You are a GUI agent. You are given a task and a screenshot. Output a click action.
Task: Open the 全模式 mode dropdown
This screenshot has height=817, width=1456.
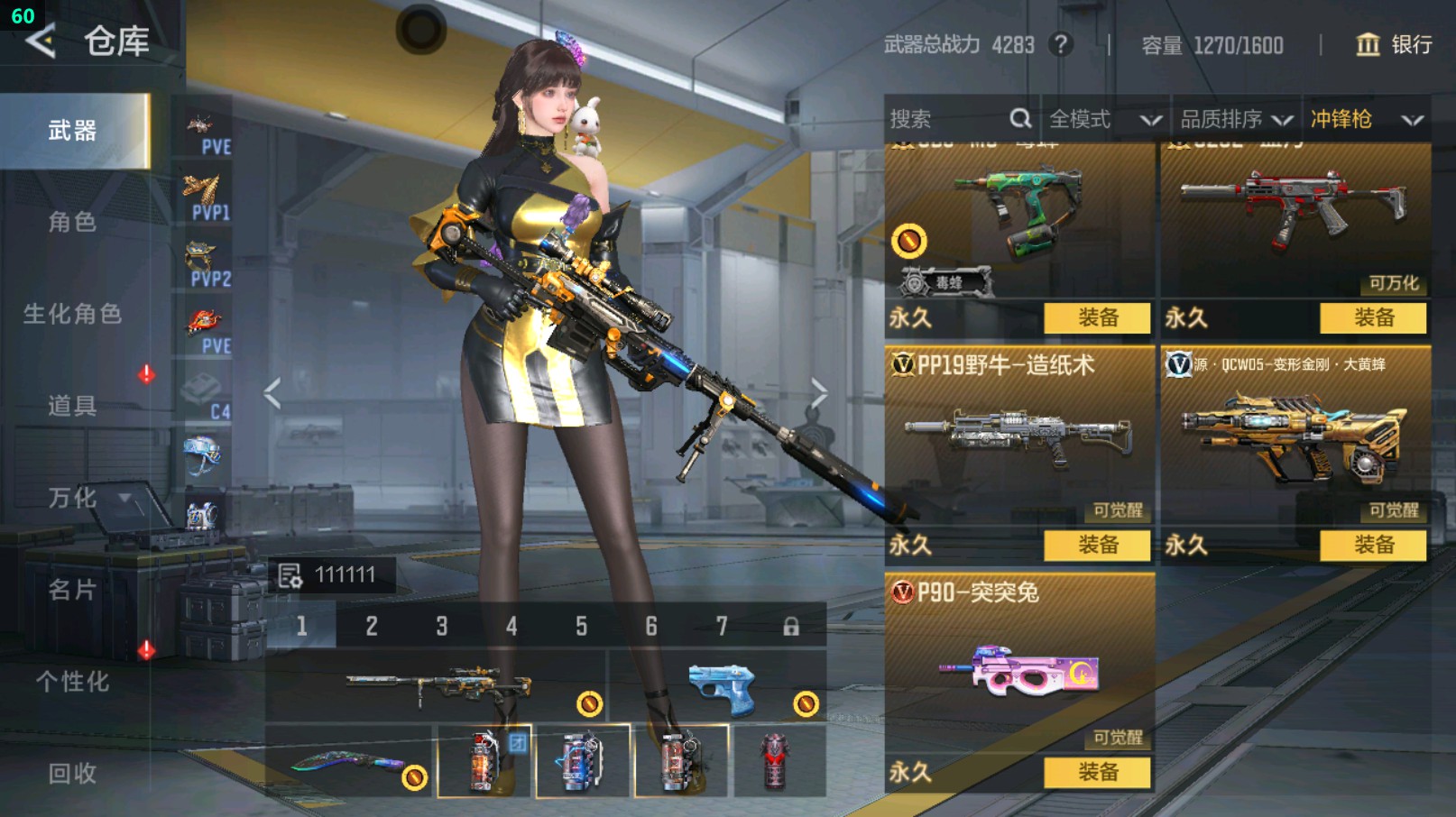(1104, 119)
